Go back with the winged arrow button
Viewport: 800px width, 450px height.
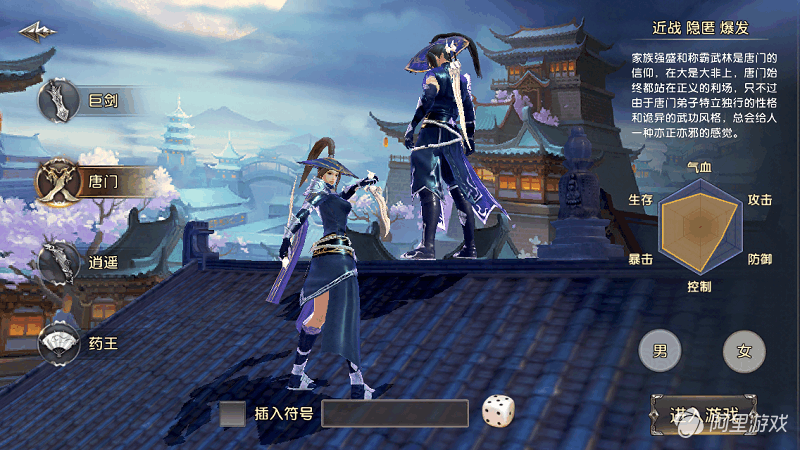(36, 32)
